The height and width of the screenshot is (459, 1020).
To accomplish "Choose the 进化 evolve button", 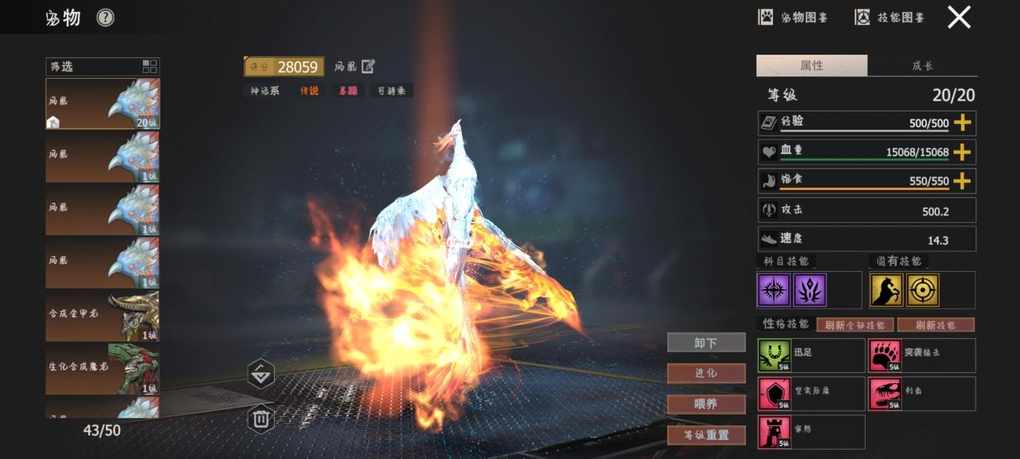I will pos(706,373).
